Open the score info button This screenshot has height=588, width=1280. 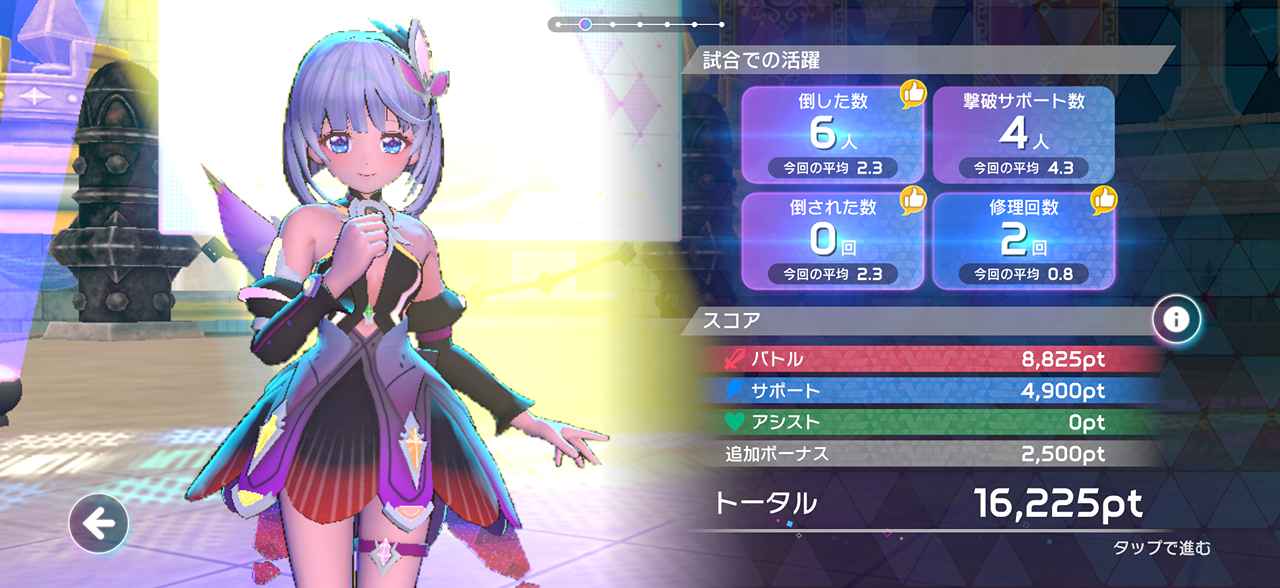point(1176,320)
